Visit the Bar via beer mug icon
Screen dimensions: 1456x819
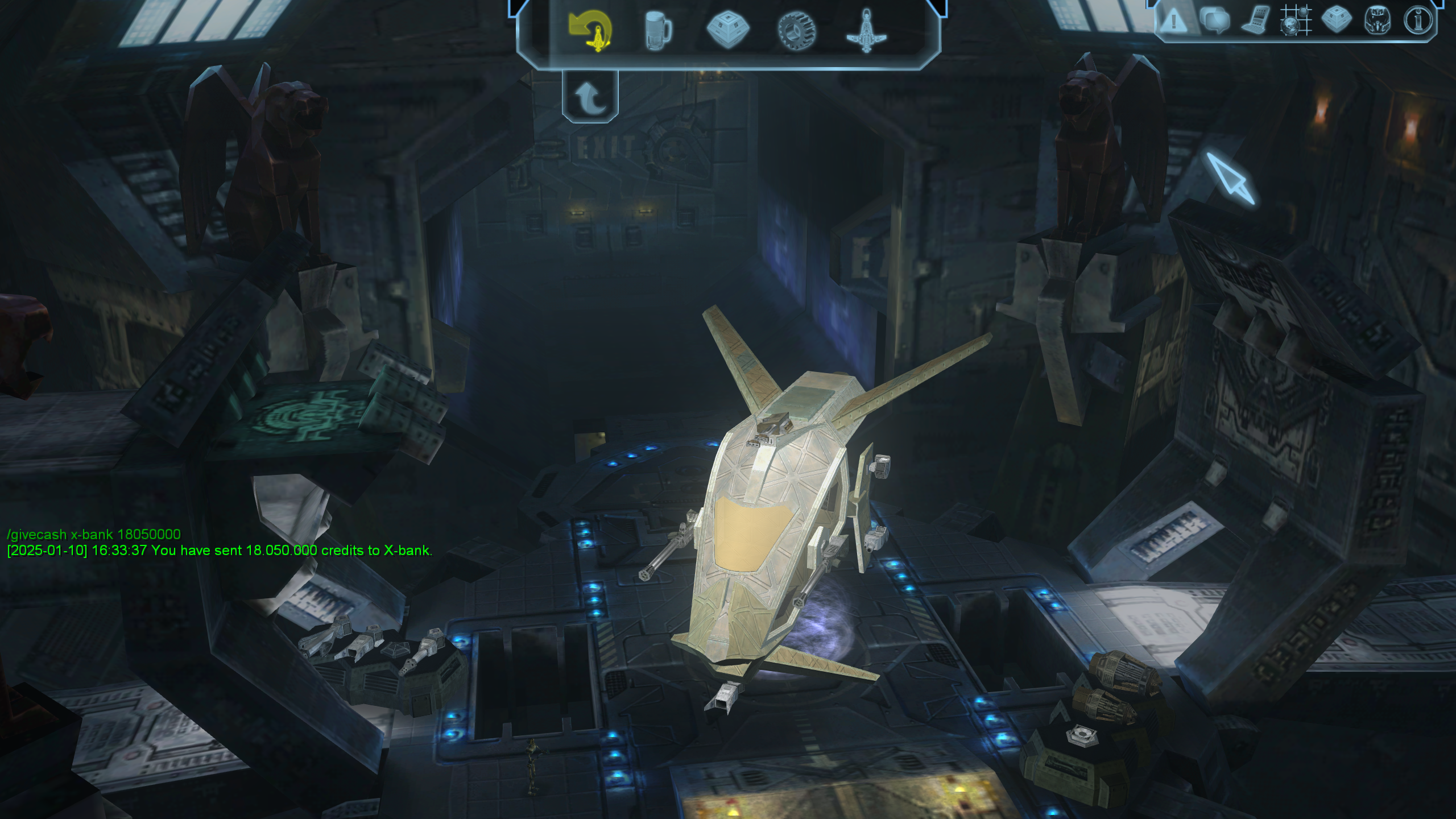658,30
